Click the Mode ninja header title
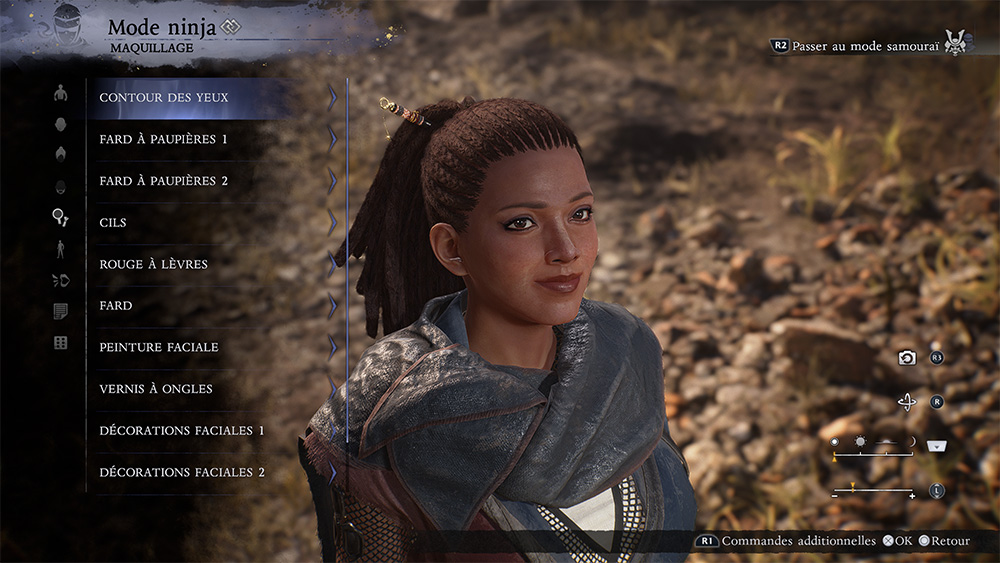The width and height of the screenshot is (1000, 563). point(163,27)
